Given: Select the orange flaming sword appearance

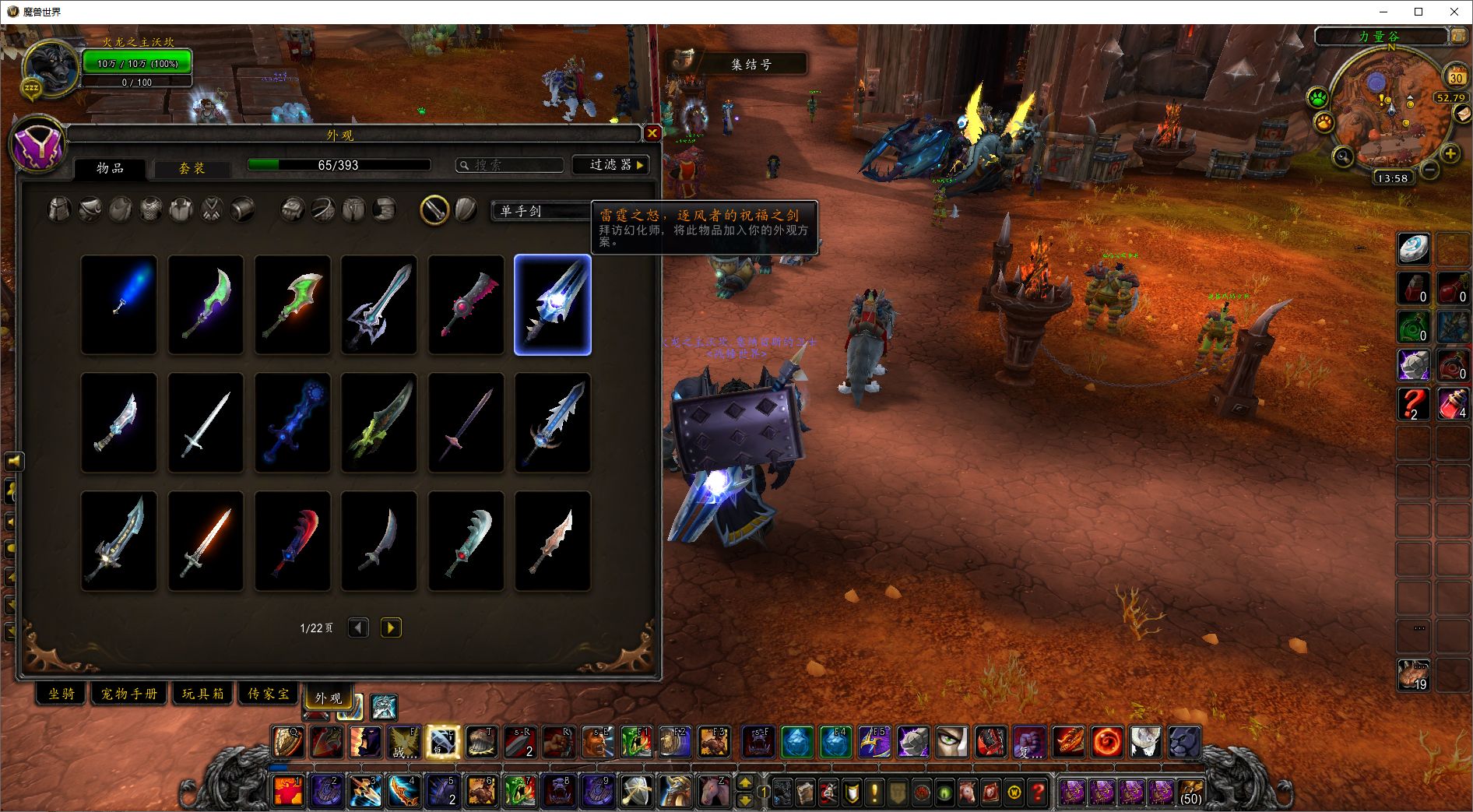Looking at the screenshot, I should [x=206, y=541].
